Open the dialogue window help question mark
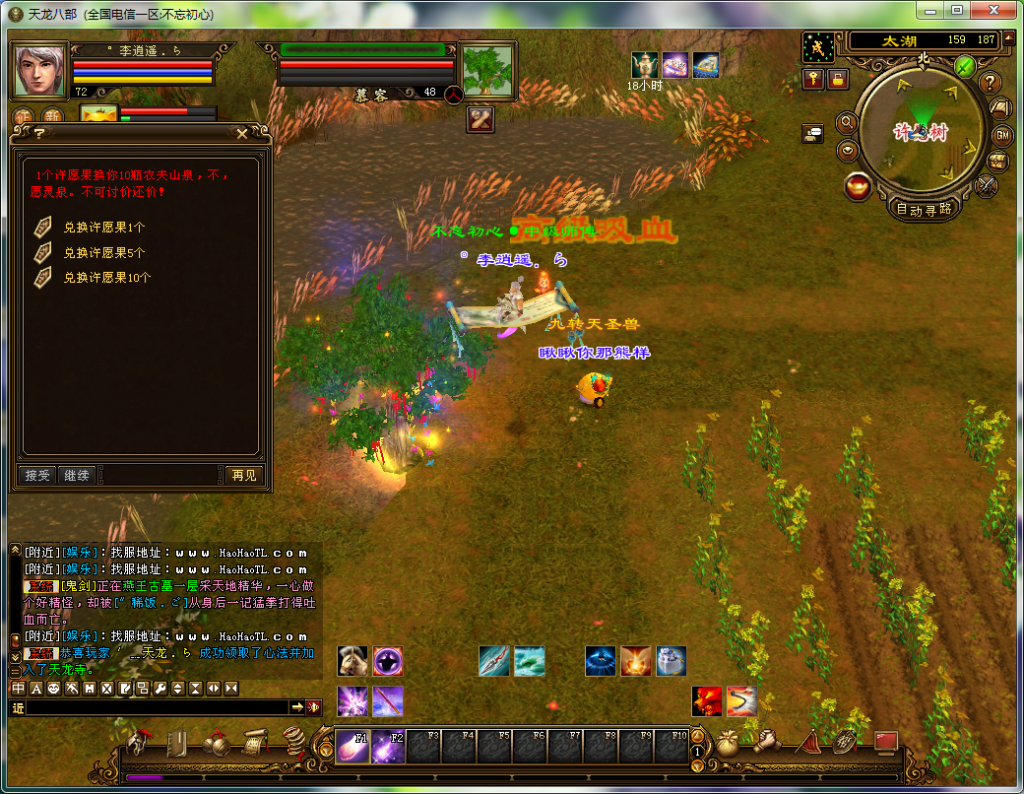Screen dimensions: 1024x794 [x=39, y=133]
